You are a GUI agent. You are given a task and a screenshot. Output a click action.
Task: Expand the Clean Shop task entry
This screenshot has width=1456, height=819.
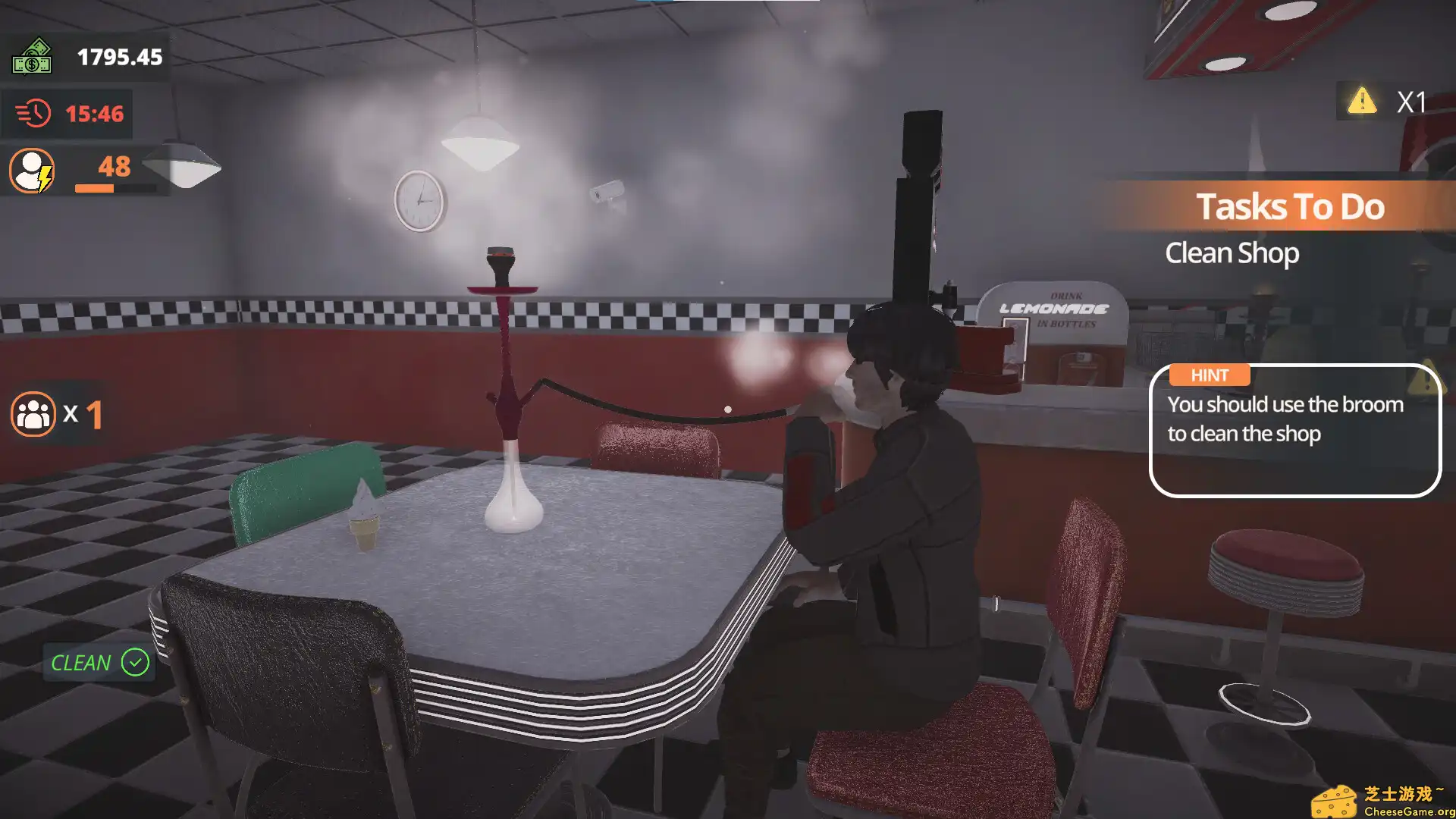point(1232,253)
